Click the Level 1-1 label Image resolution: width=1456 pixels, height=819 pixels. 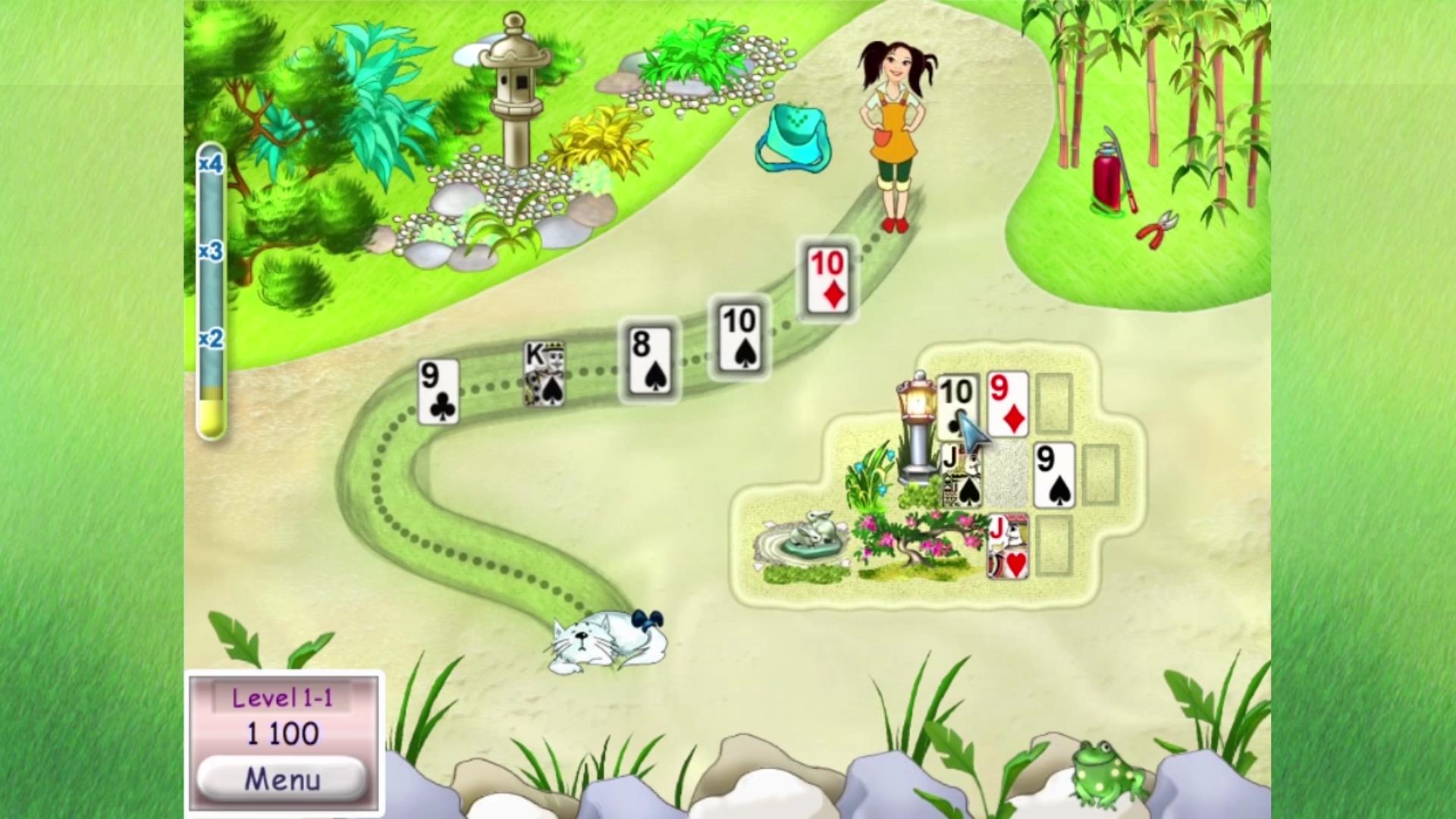click(x=284, y=698)
